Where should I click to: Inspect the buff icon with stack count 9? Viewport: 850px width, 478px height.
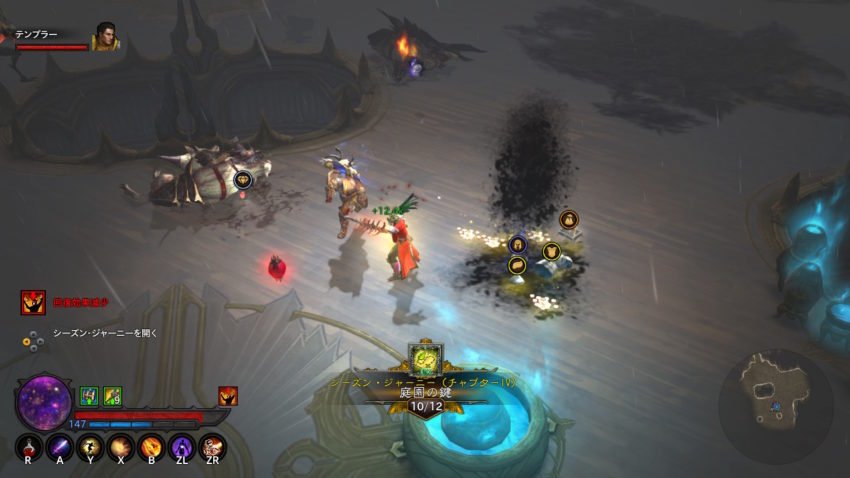[x=112, y=396]
